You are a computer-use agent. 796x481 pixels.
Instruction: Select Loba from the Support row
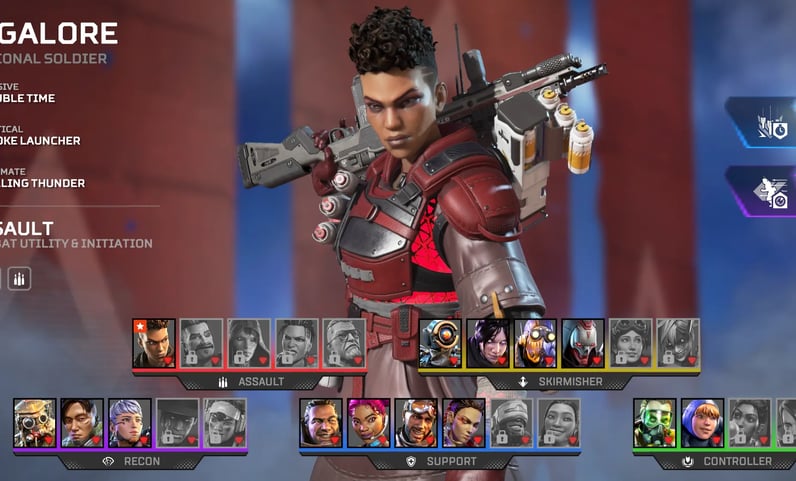pos(464,423)
